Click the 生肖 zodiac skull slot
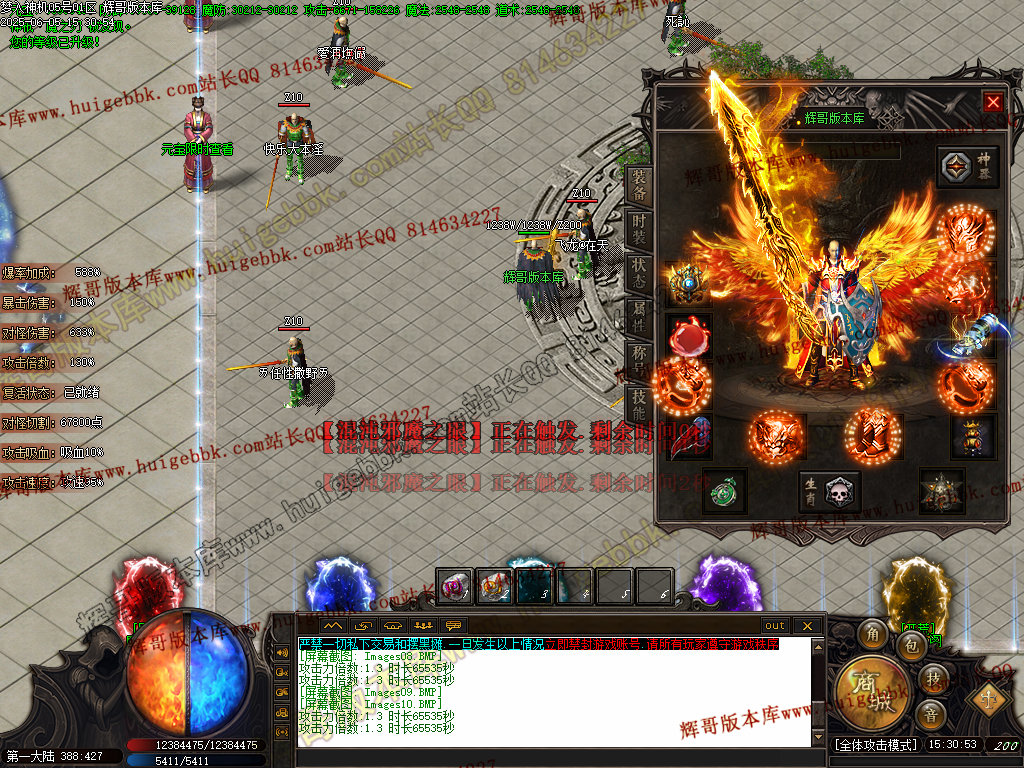 coord(829,491)
